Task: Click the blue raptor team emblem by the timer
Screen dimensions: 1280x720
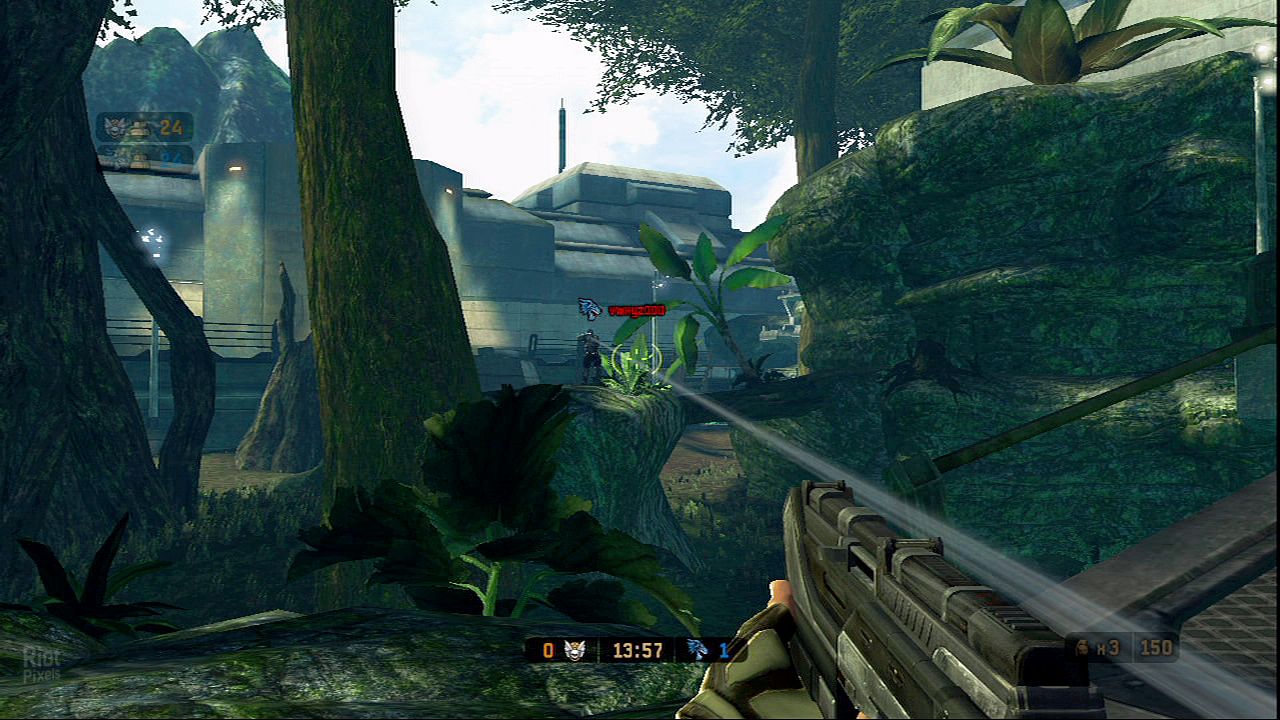Action: click(x=697, y=650)
